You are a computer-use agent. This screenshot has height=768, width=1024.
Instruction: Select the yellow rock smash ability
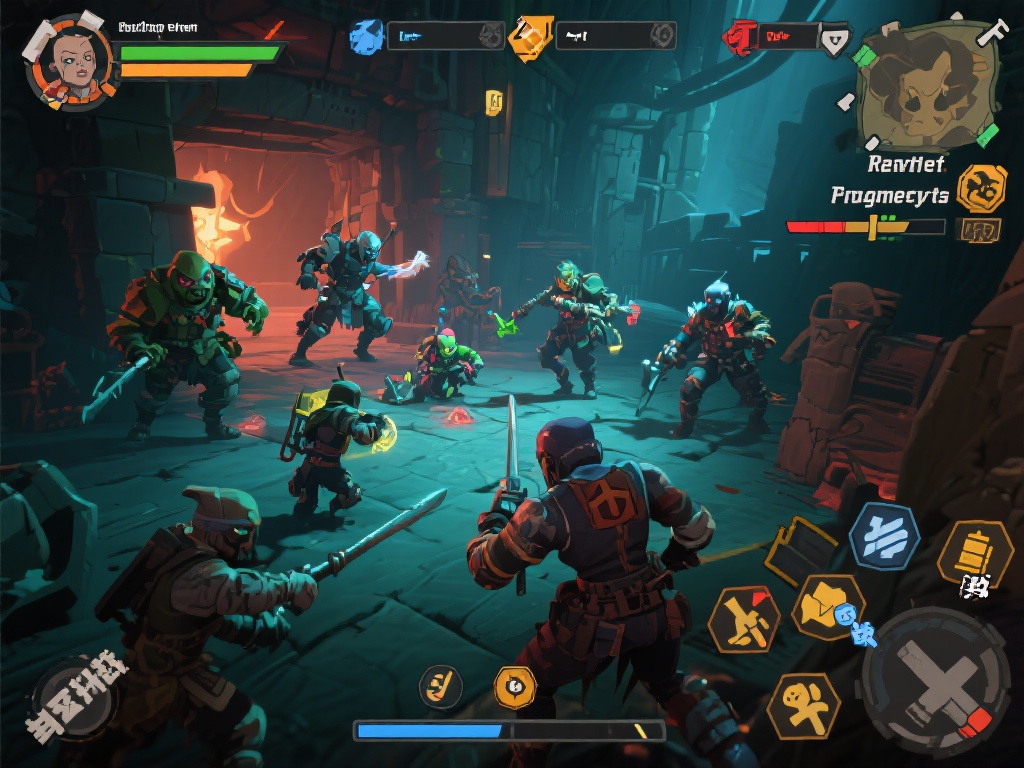827,606
